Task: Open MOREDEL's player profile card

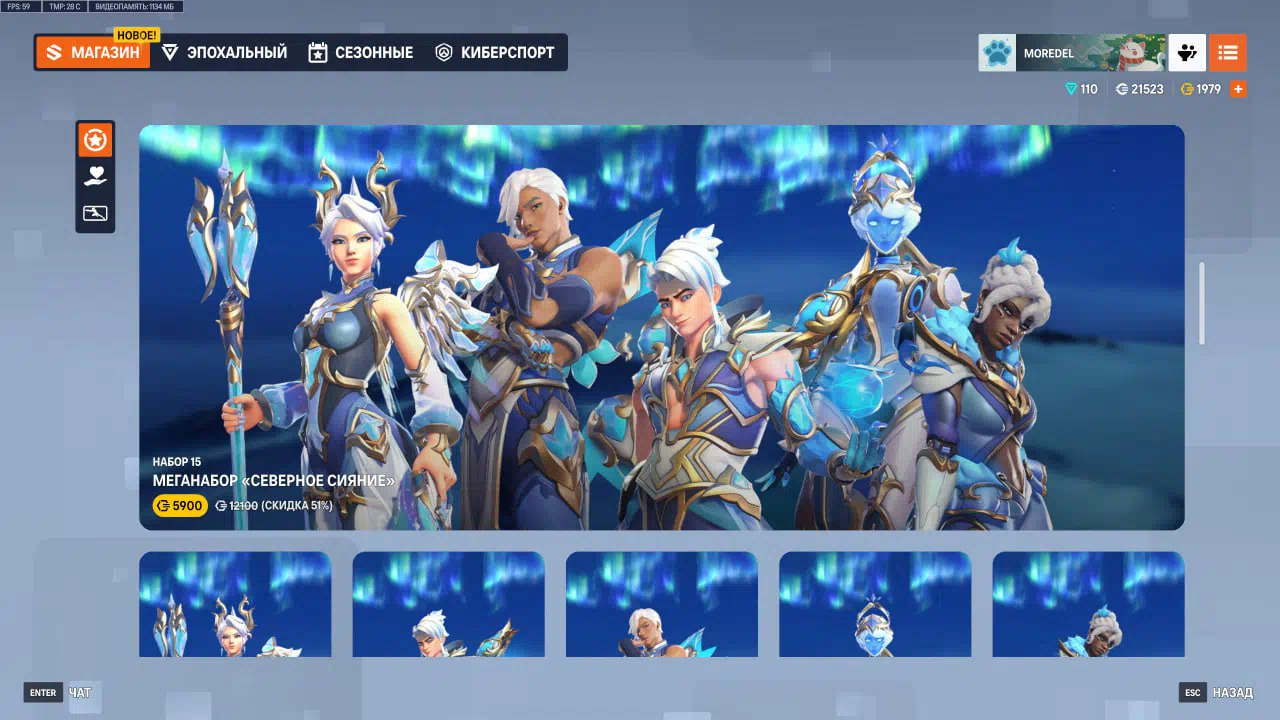Action: [x=1072, y=53]
